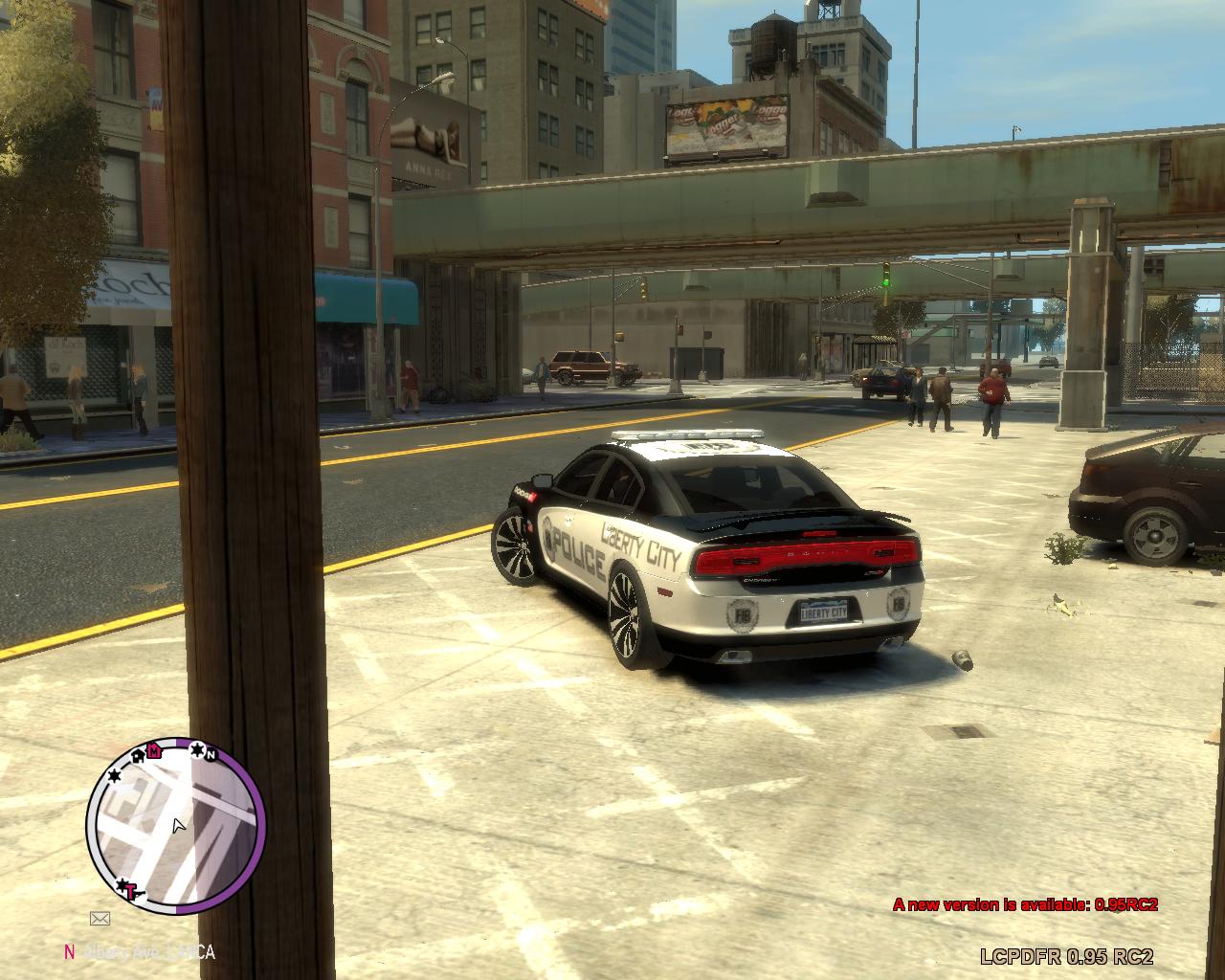Click the red new version available notice
The width and height of the screenshot is (1225, 980).
pyautogui.click(x=1025, y=904)
